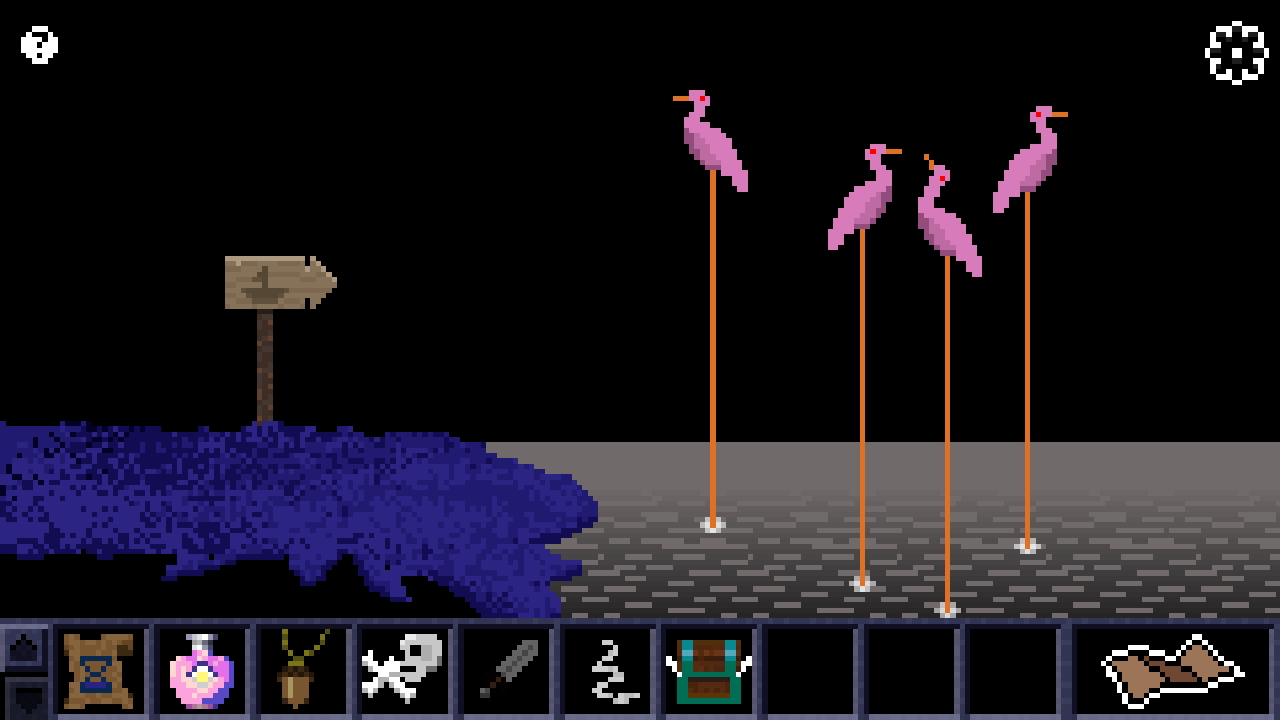
Task: Select the pink potion bottle
Action: point(200,672)
